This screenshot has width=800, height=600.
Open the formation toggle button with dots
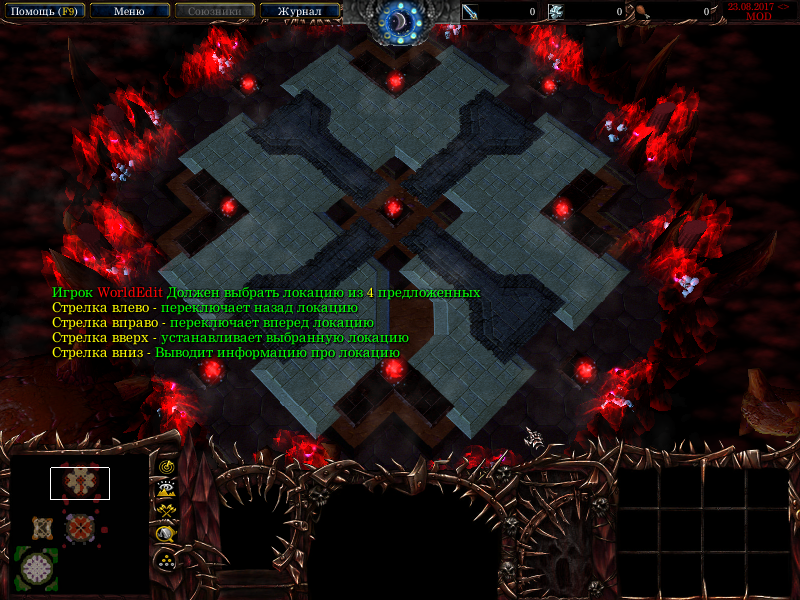point(165,560)
